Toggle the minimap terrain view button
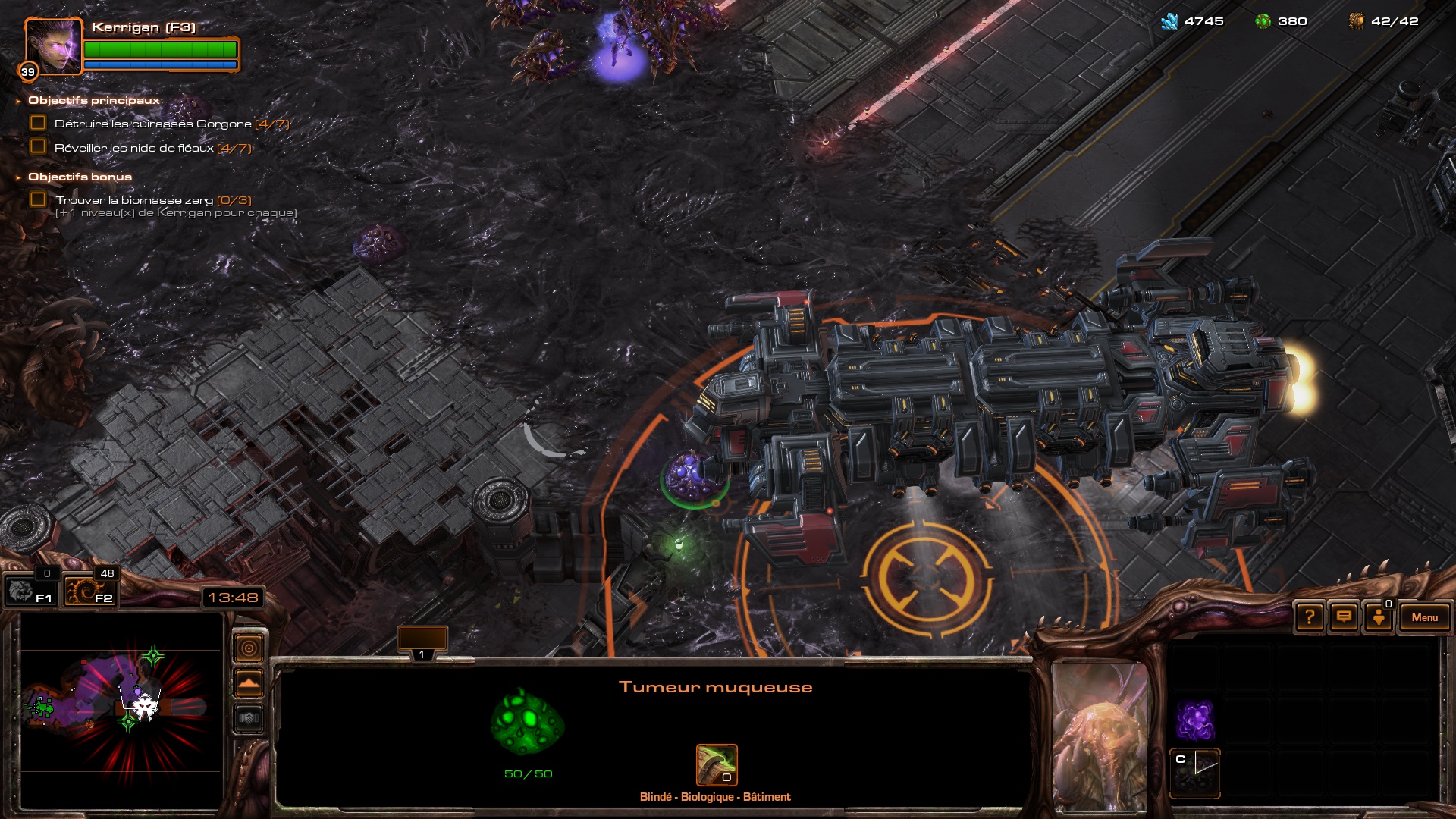The height and width of the screenshot is (819, 1456). (x=249, y=683)
